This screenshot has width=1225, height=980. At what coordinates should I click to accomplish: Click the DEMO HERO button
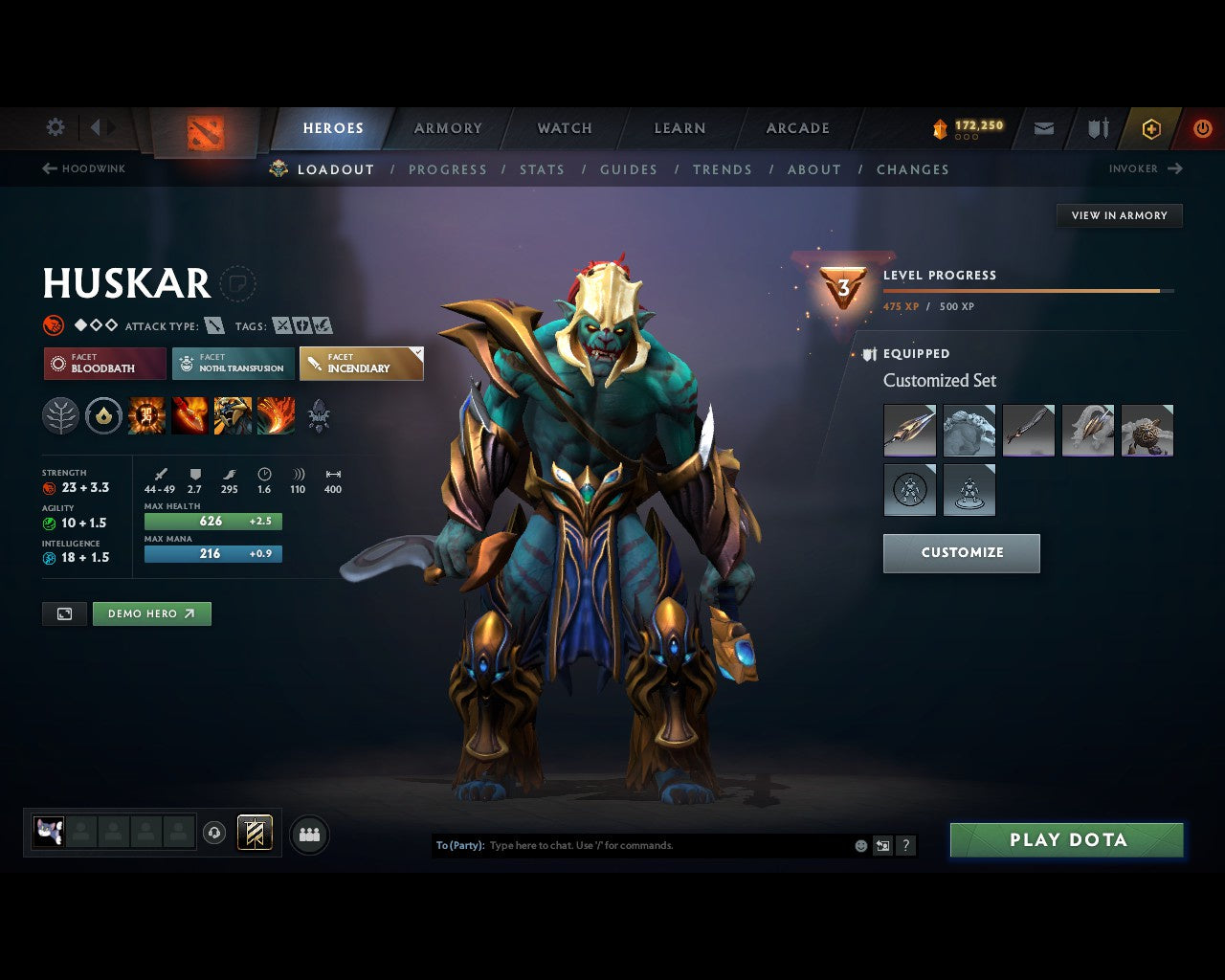tap(151, 613)
